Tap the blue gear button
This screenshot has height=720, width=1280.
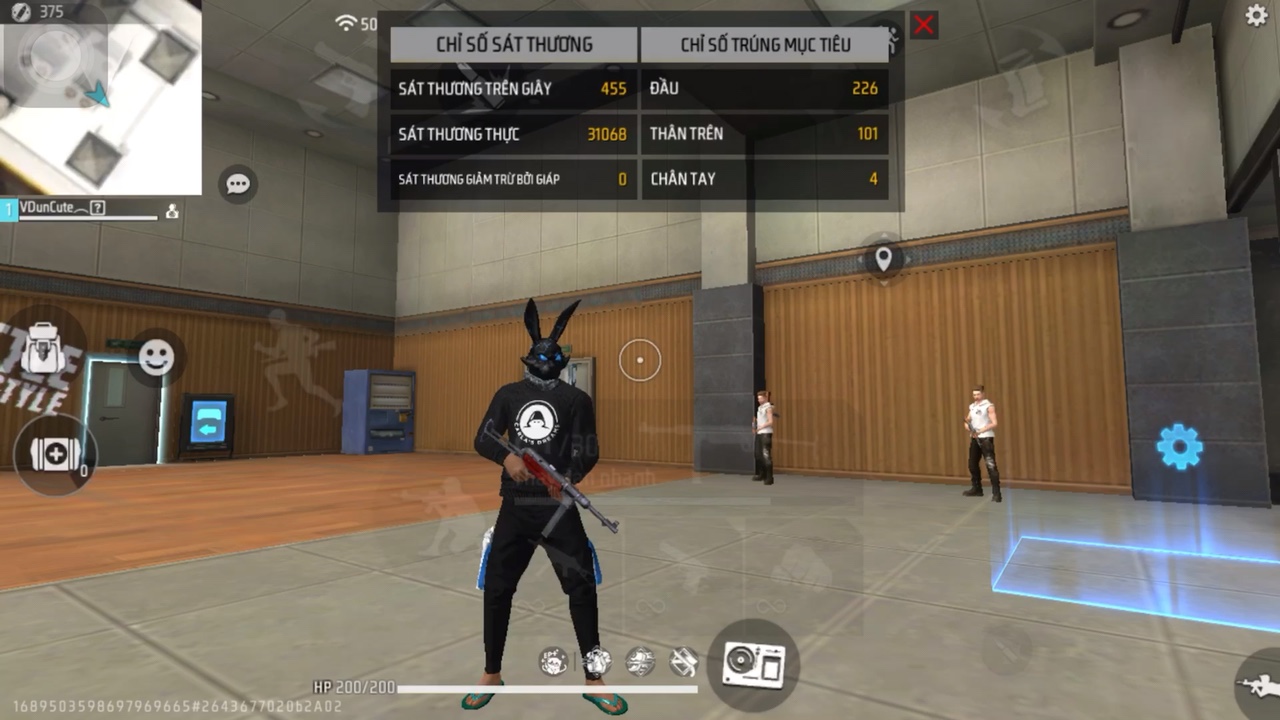[x=1180, y=447]
